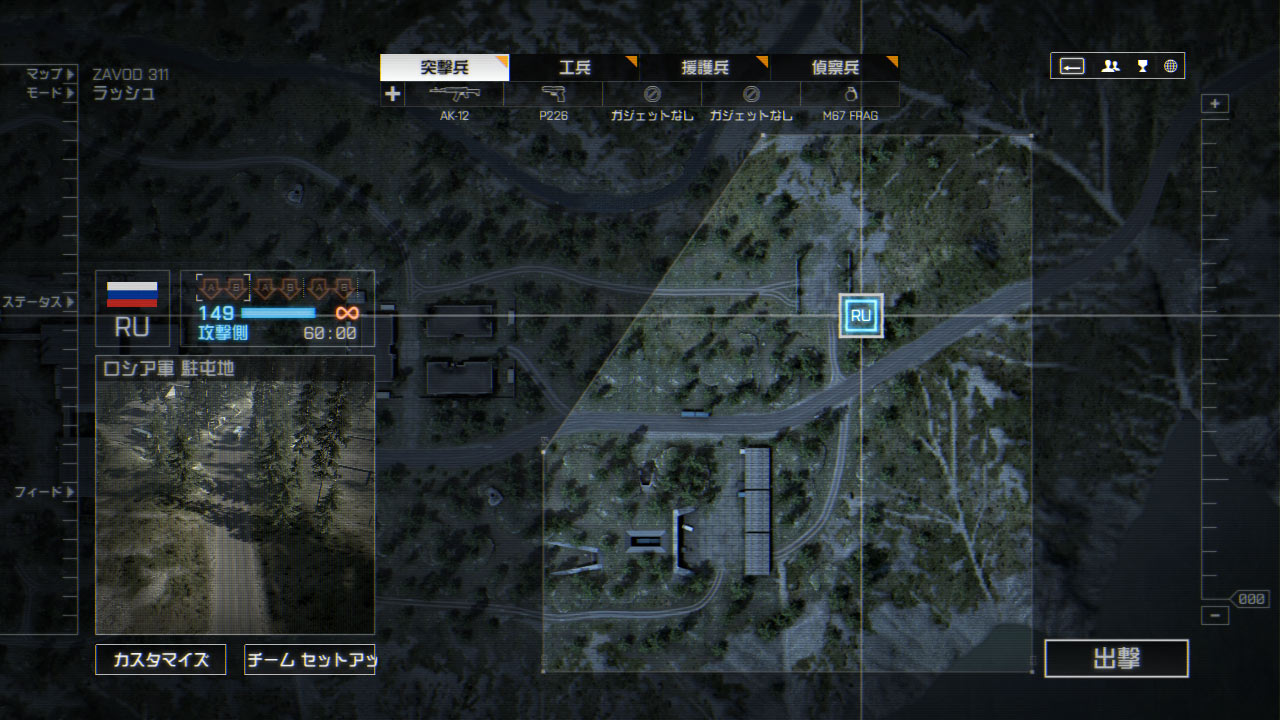The width and height of the screenshot is (1280, 720).
Task: Open the チーム セットアップ menu
Action: pos(310,660)
